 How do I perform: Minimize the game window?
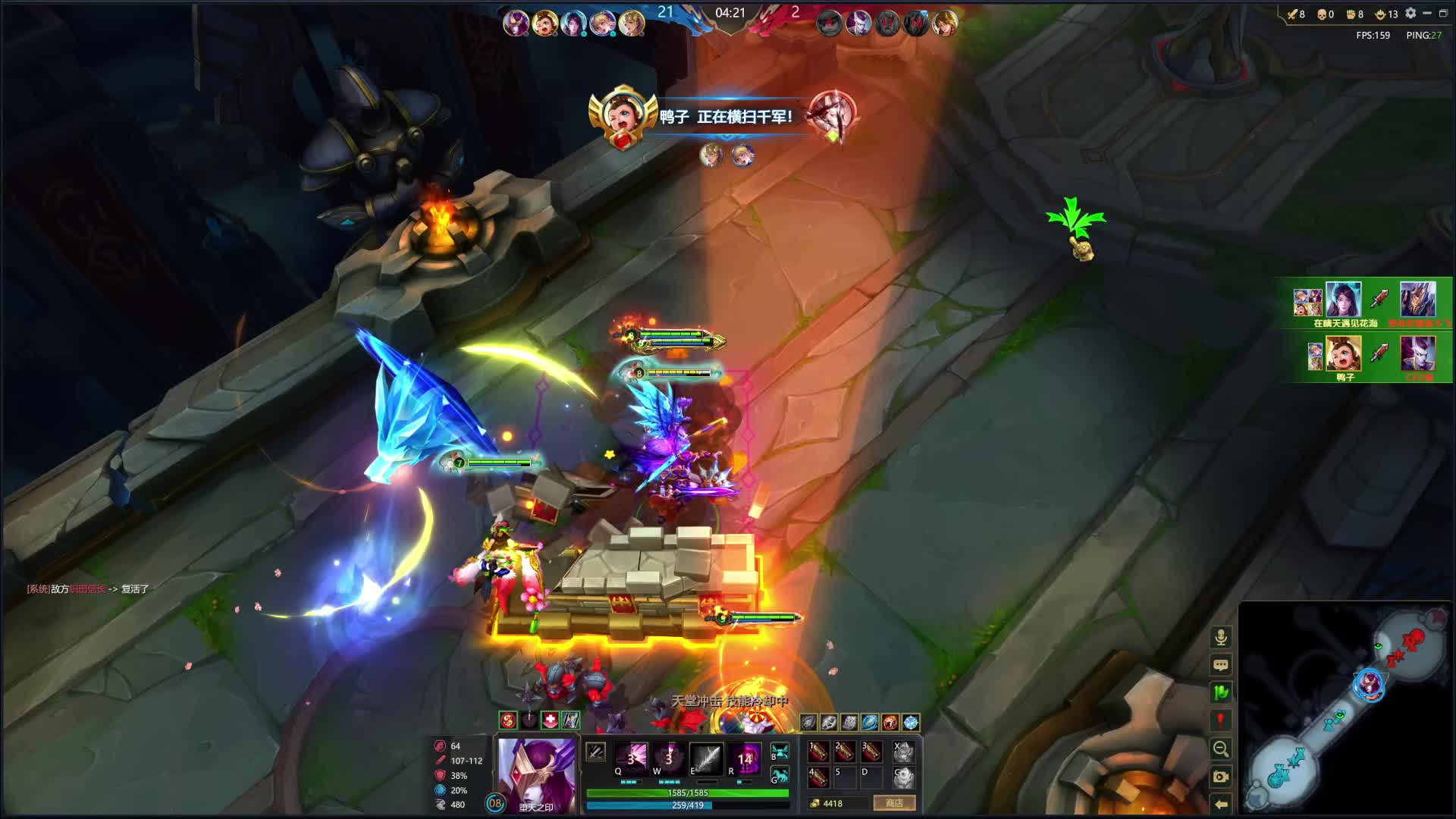coord(1427,14)
